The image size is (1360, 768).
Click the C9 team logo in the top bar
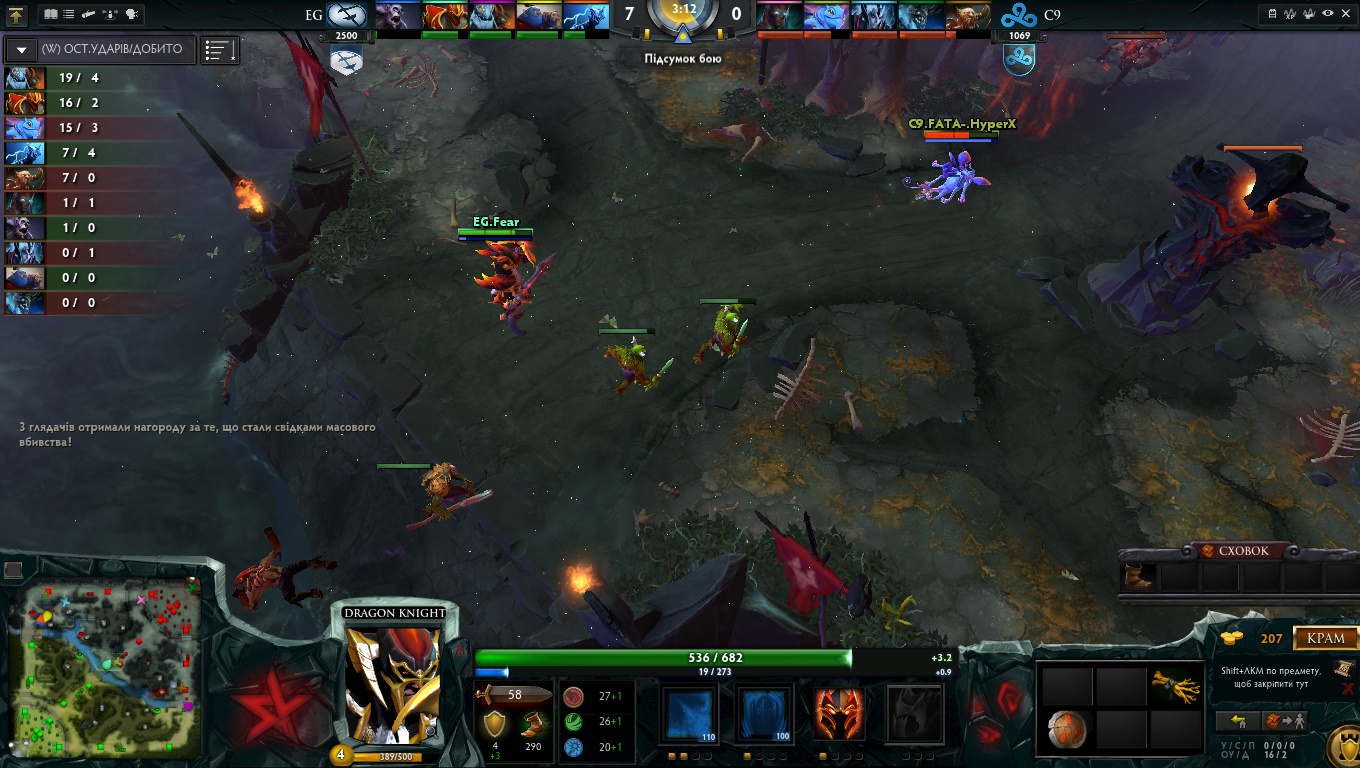1019,15
